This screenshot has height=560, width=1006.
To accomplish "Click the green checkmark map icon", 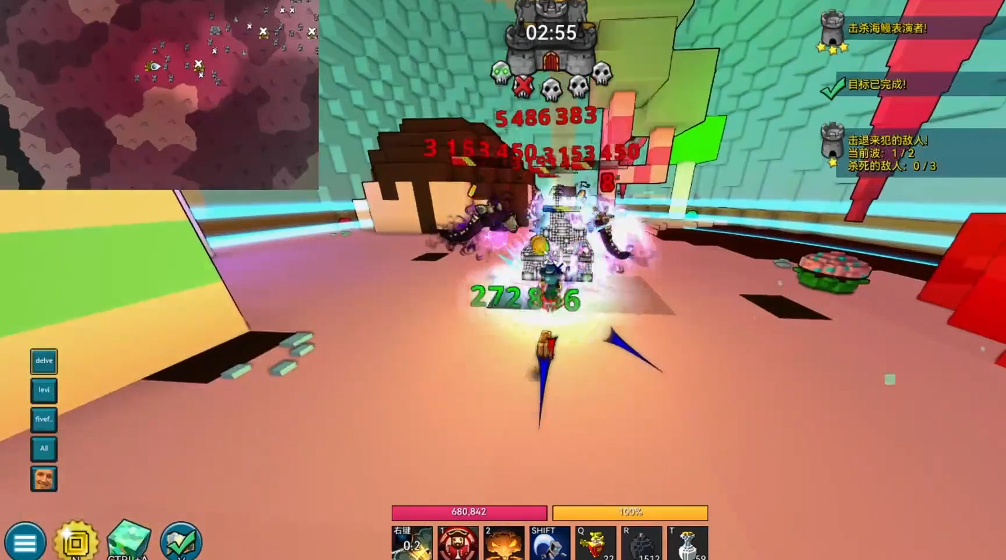I will coord(181,541).
